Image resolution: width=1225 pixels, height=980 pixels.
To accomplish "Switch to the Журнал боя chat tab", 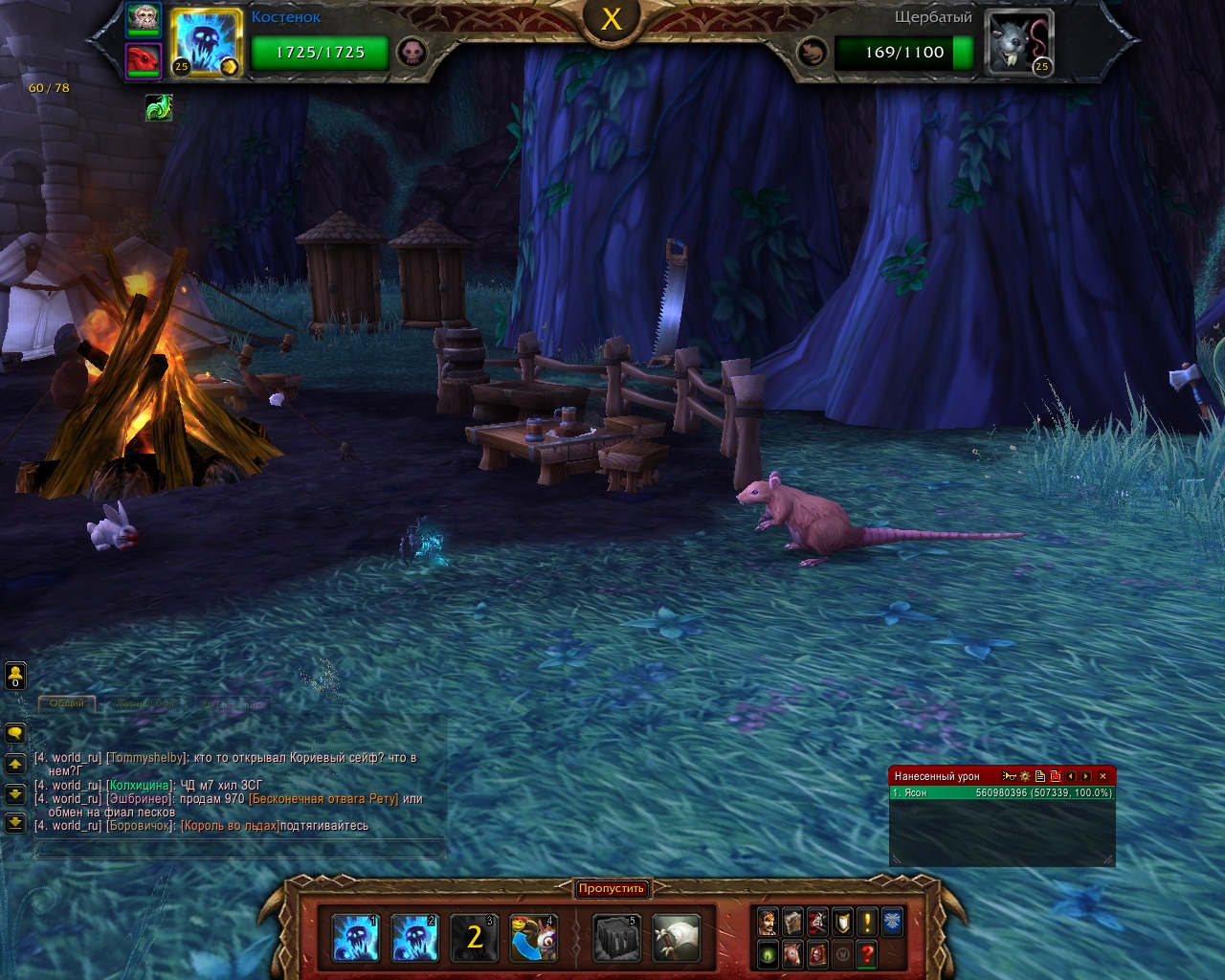I will tap(145, 703).
